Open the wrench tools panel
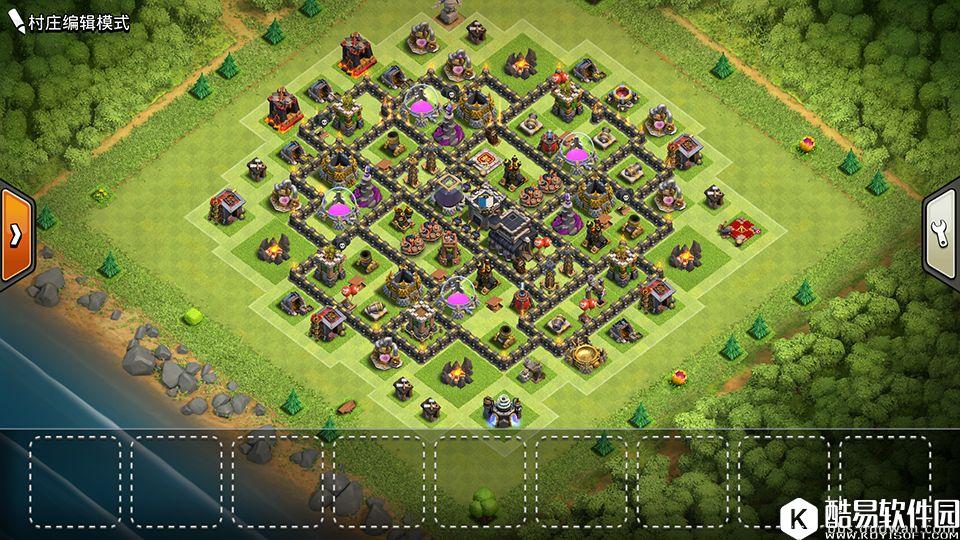960x540 pixels. [x=942, y=235]
